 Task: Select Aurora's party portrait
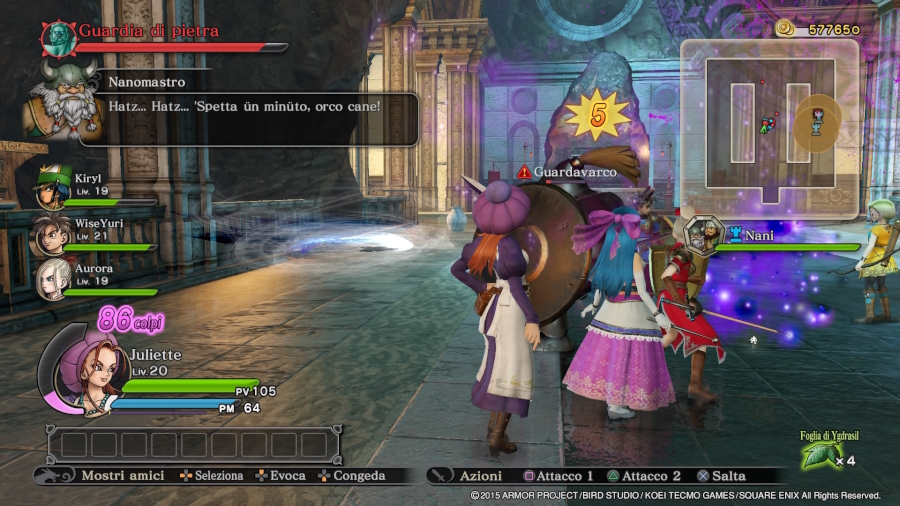click(52, 279)
